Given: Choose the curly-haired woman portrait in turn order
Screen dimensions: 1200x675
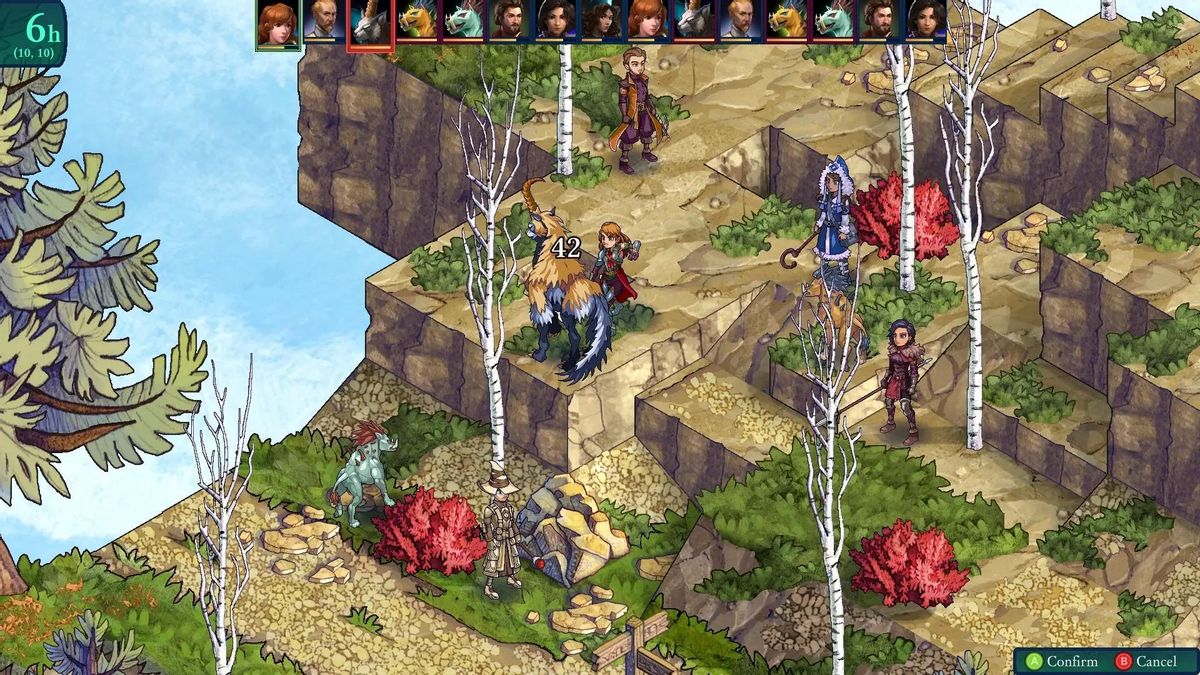Looking at the screenshot, I should tap(602, 21).
